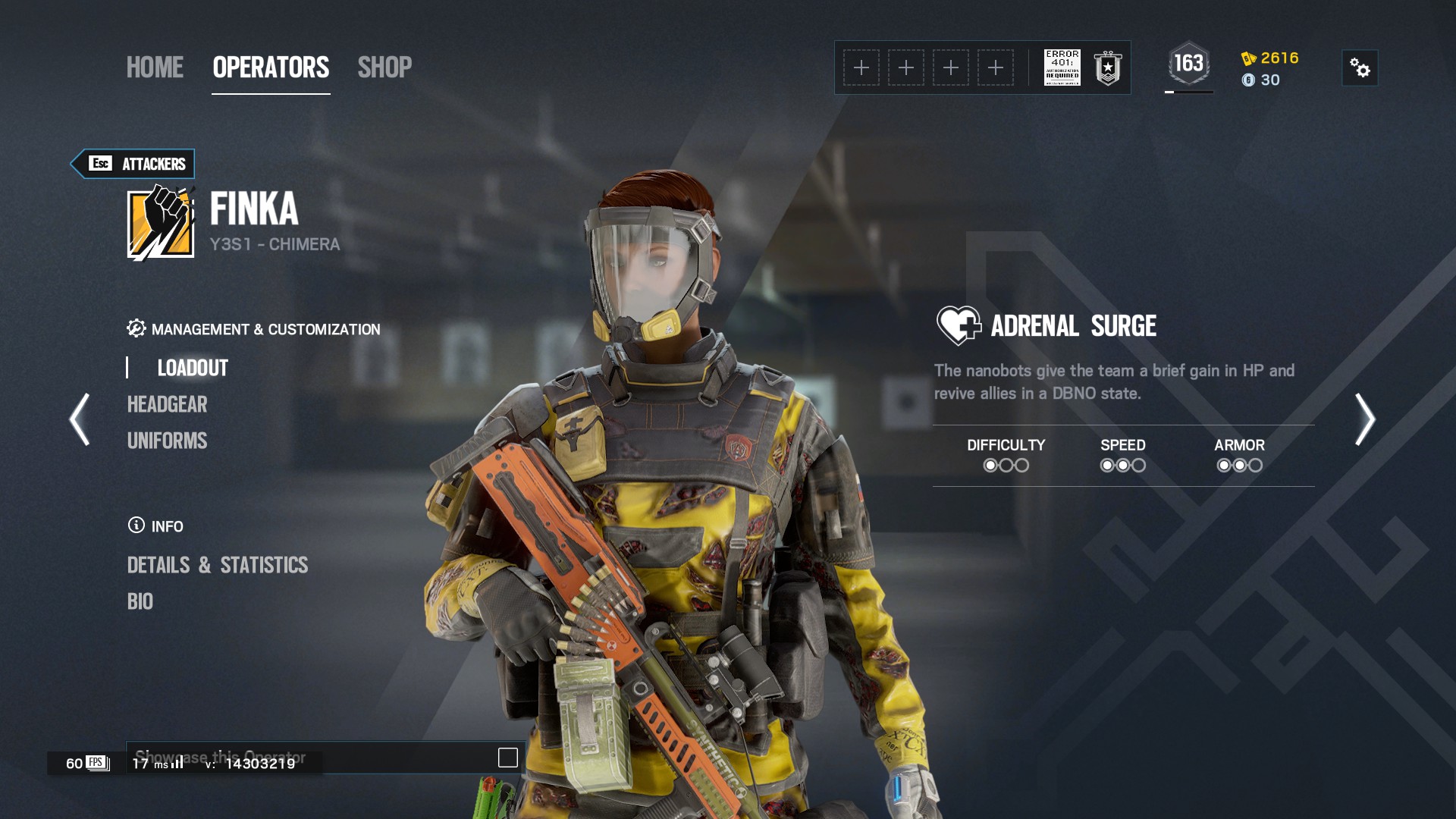Open the settings gear menu
The width and height of the screenshot is (1456, 819).
tap(1360, 68)
